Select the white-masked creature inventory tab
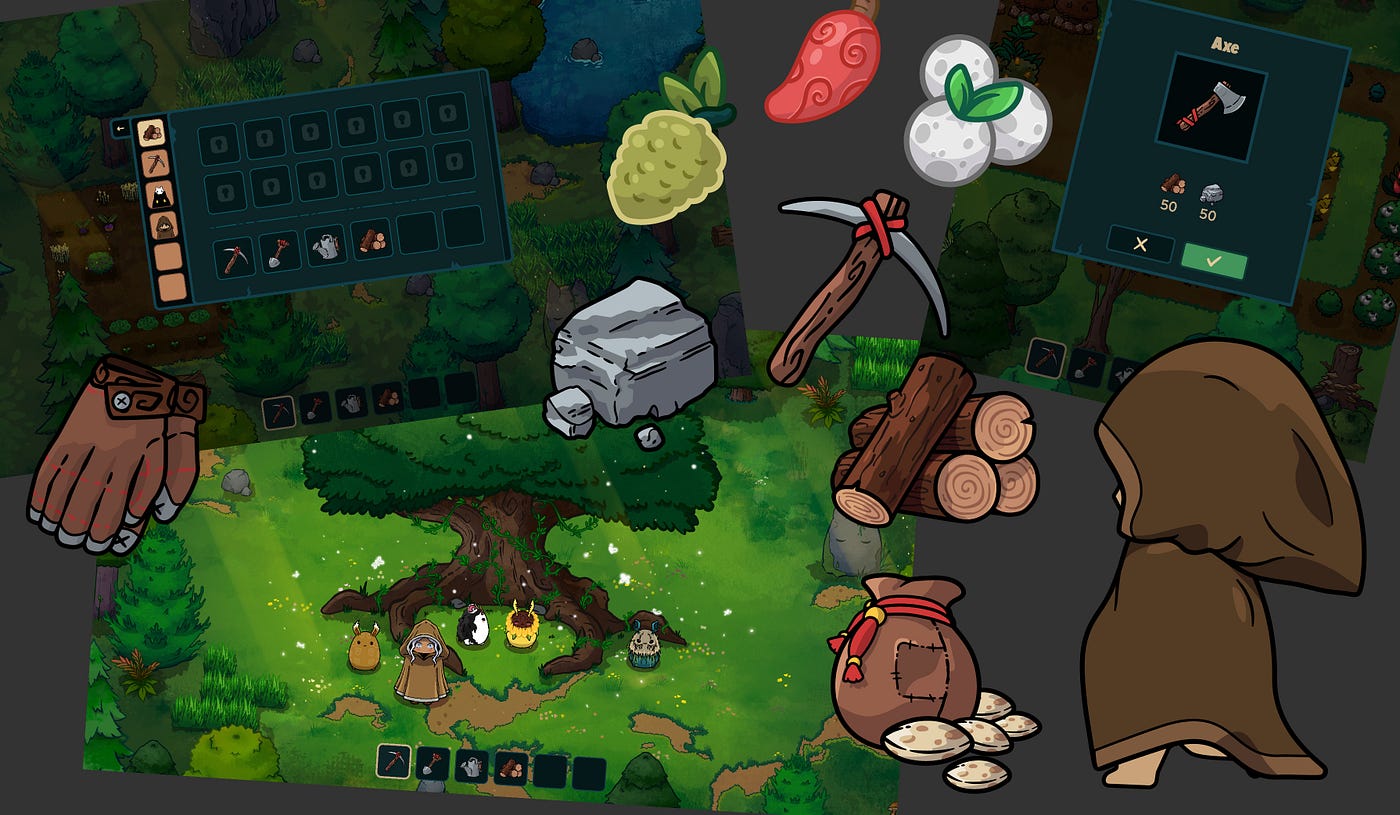Viewport: 1400px width, 815px height. 160,194
